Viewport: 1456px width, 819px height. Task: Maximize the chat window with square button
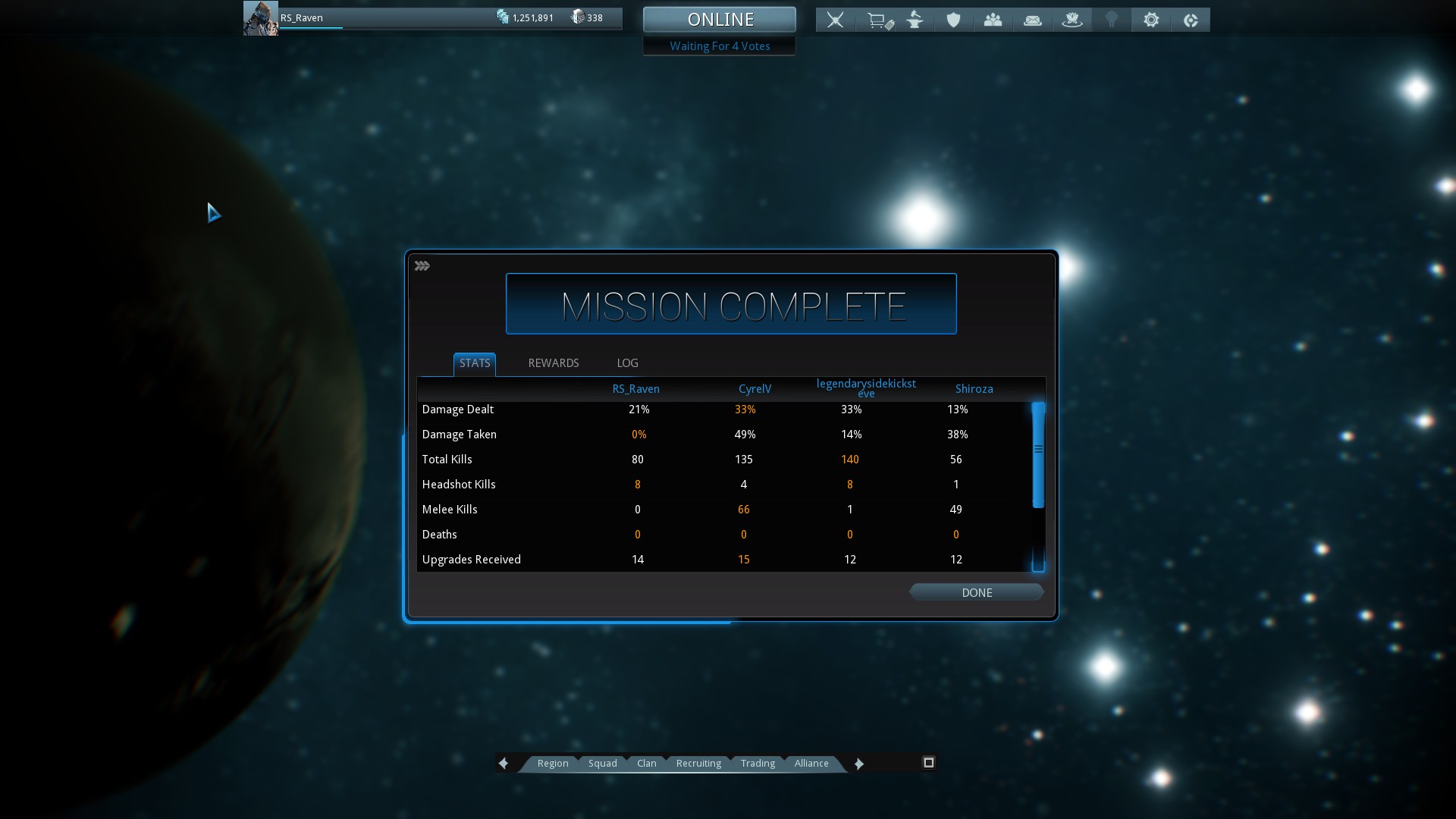tap(928, 762)
